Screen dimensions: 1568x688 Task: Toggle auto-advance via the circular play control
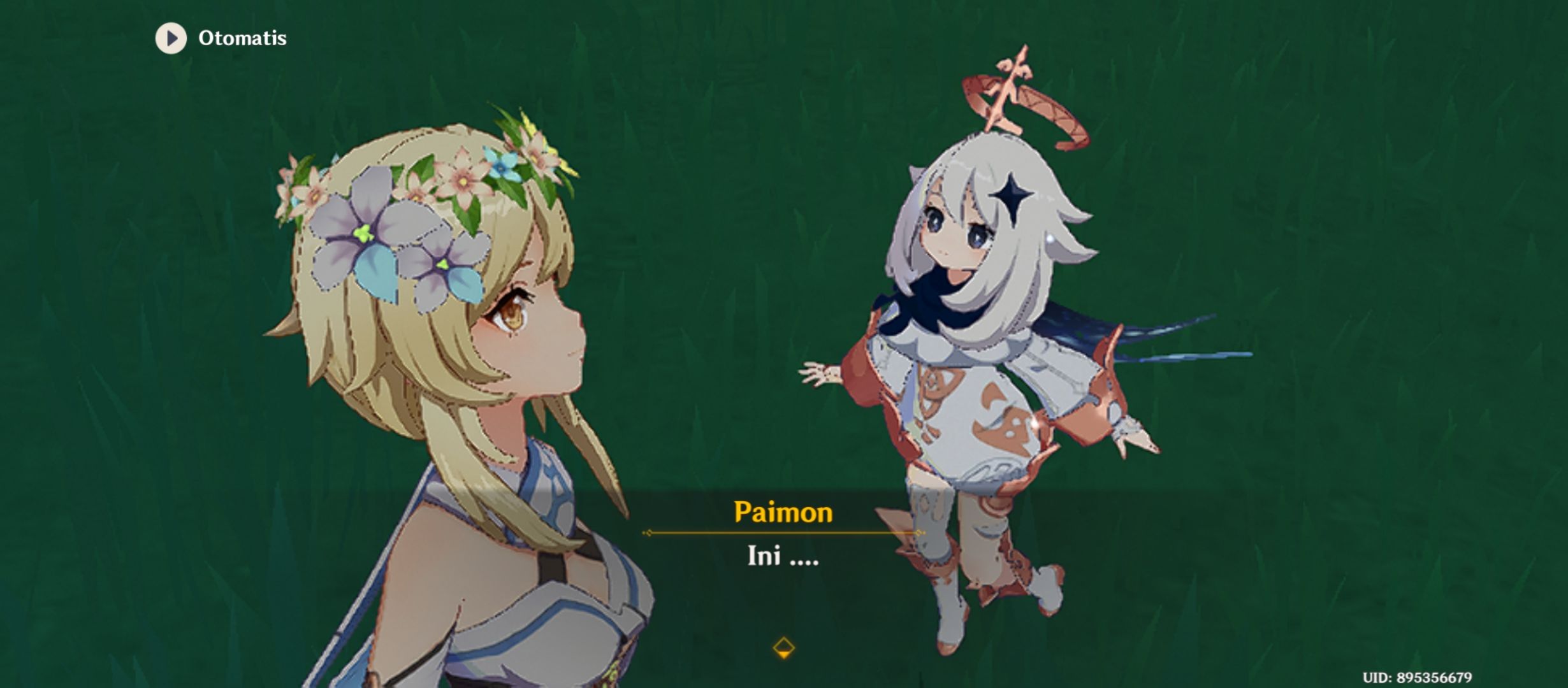click(x=170, y=38)
